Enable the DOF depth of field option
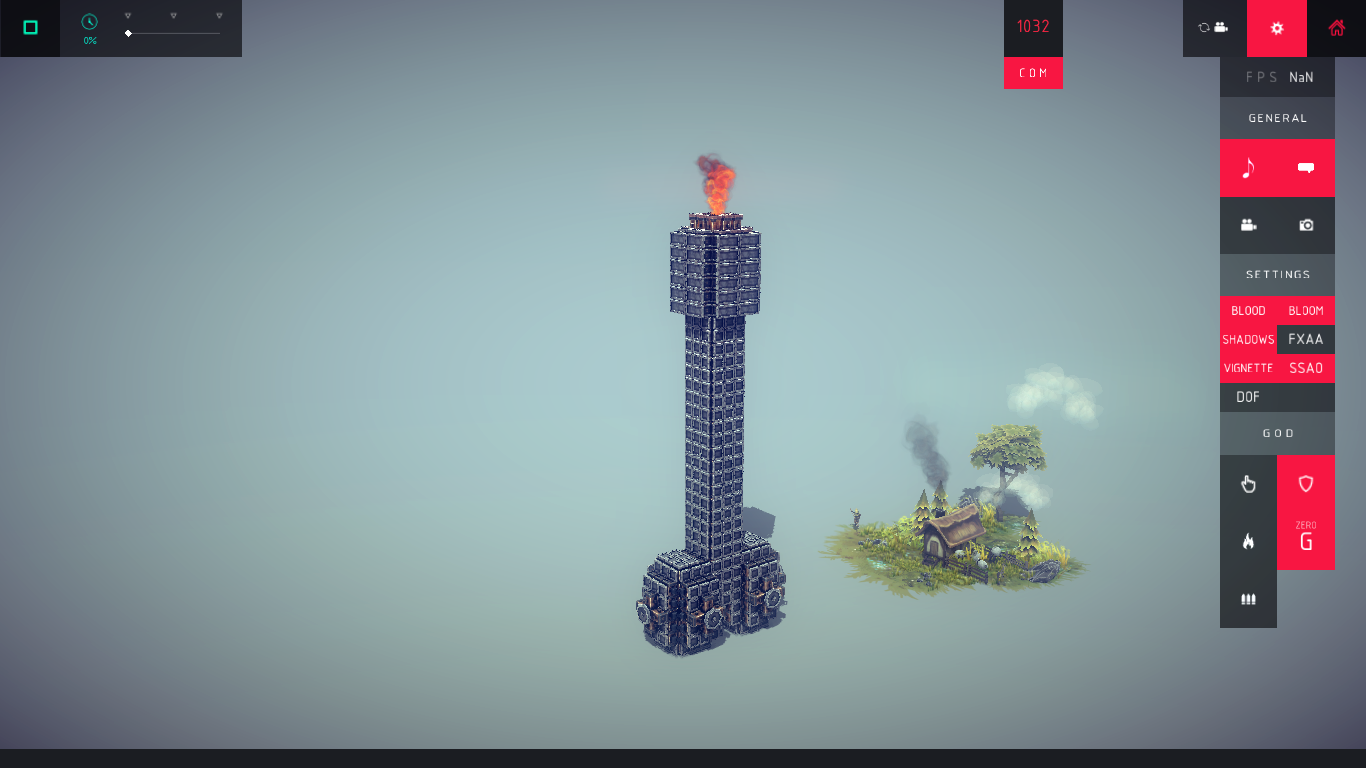The height and width of the screenshot is (768, 1366). (1248, 397)
